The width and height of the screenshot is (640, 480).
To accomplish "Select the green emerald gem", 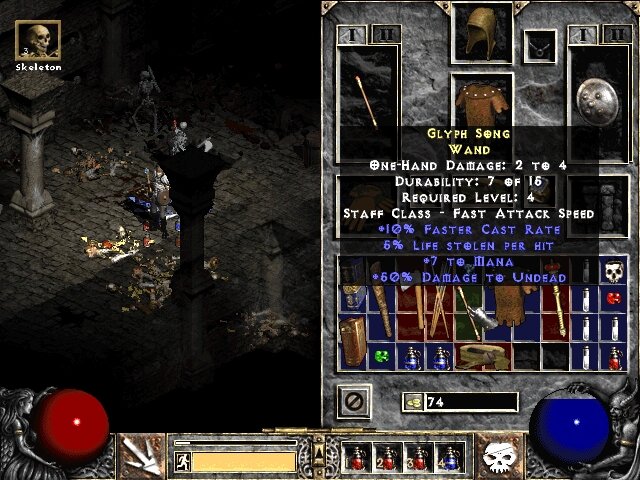I will click(381, 355).
